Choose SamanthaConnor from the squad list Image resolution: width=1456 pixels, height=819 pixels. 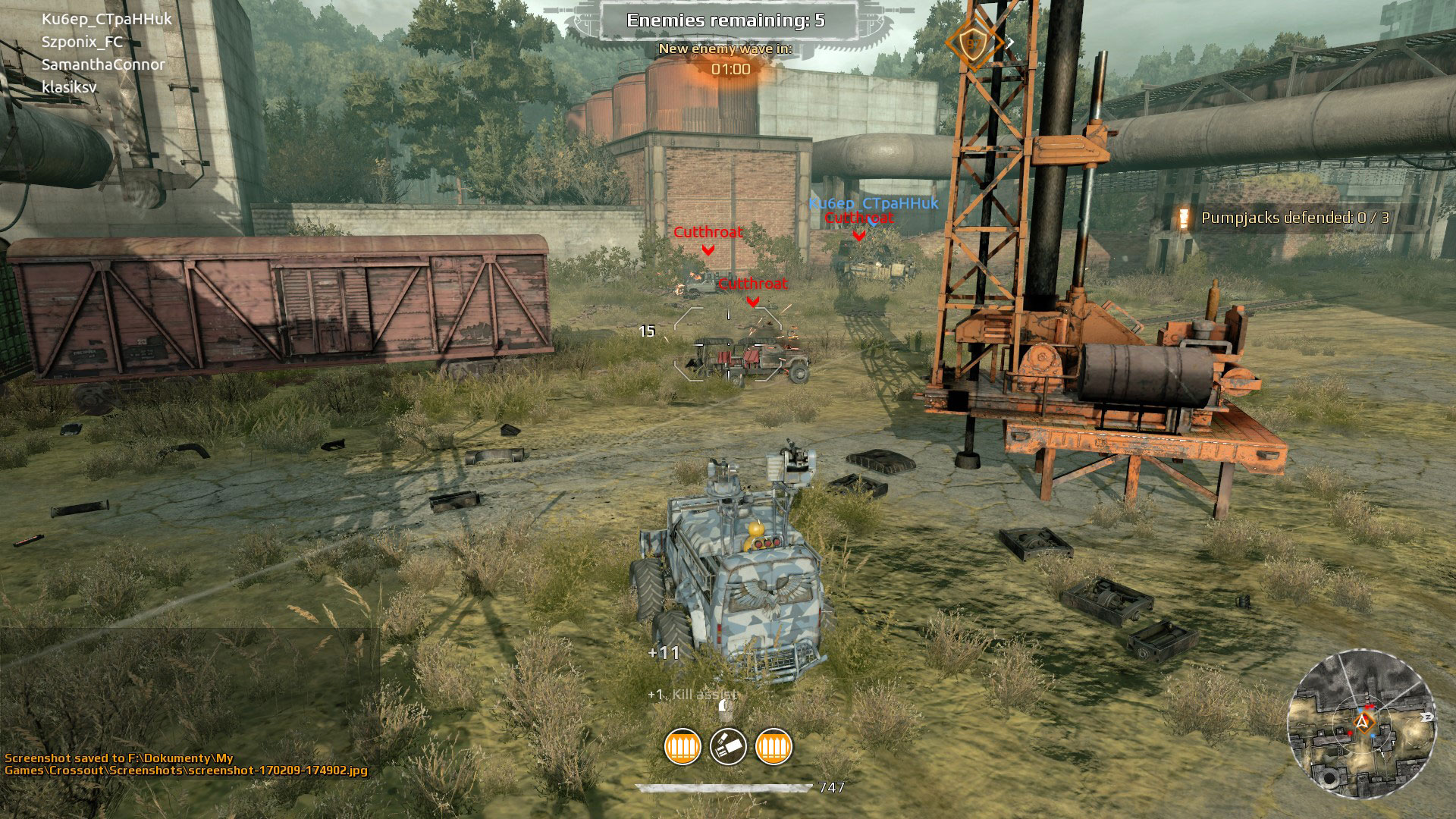(x=103, y=64)
